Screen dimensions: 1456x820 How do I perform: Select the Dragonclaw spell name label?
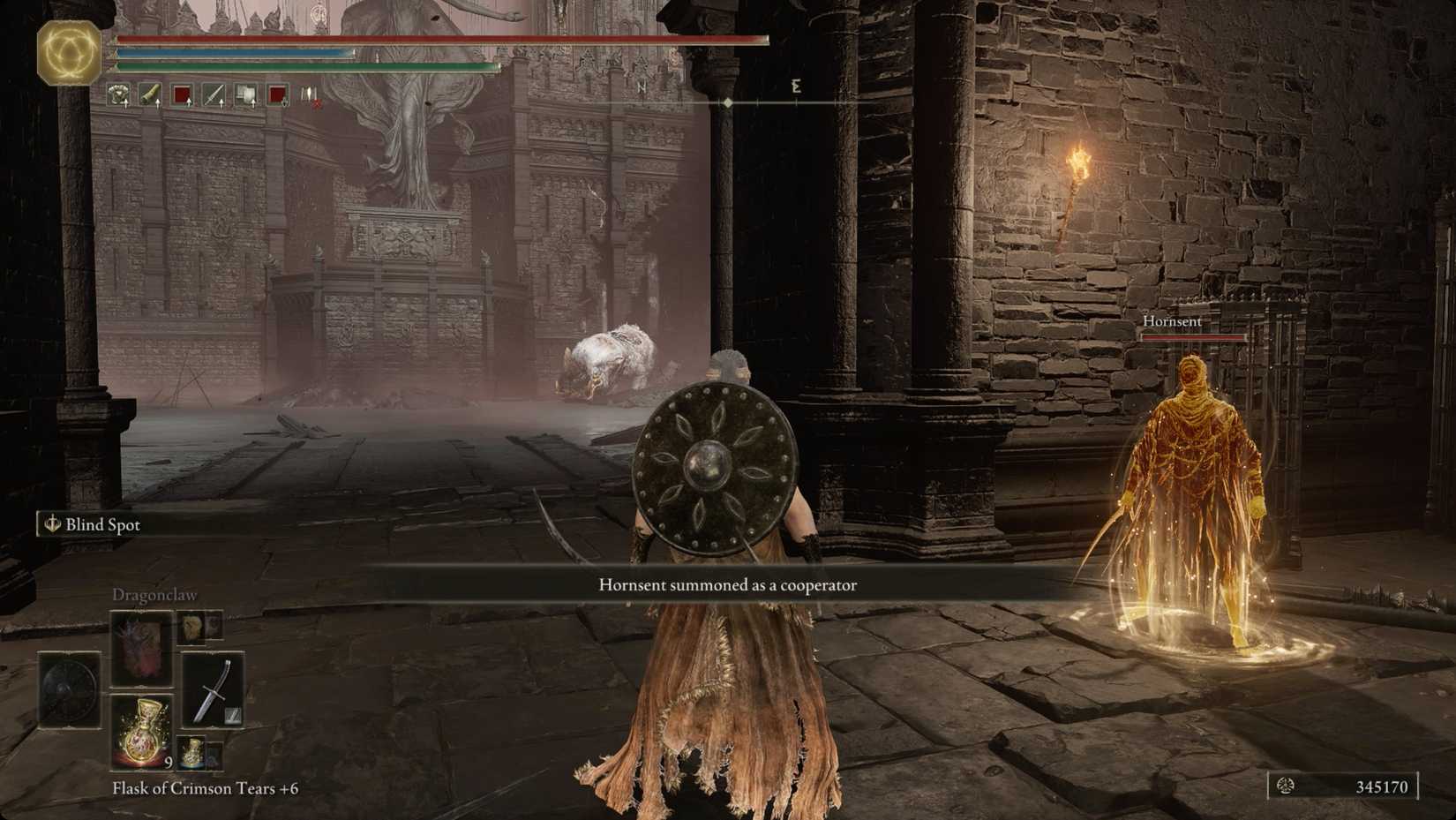click(154, 595)
